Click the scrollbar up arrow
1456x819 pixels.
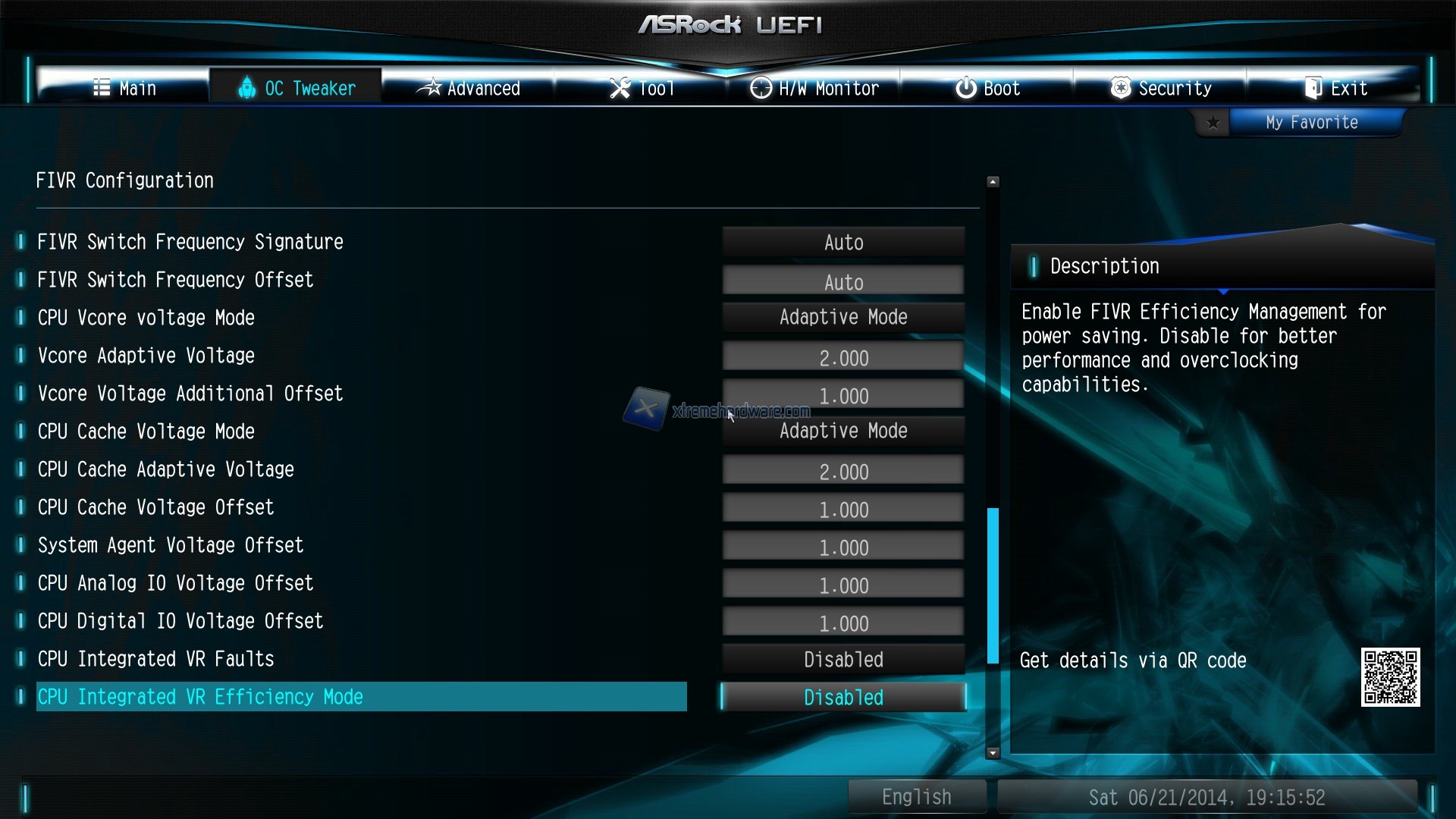(x=993, y=182)
